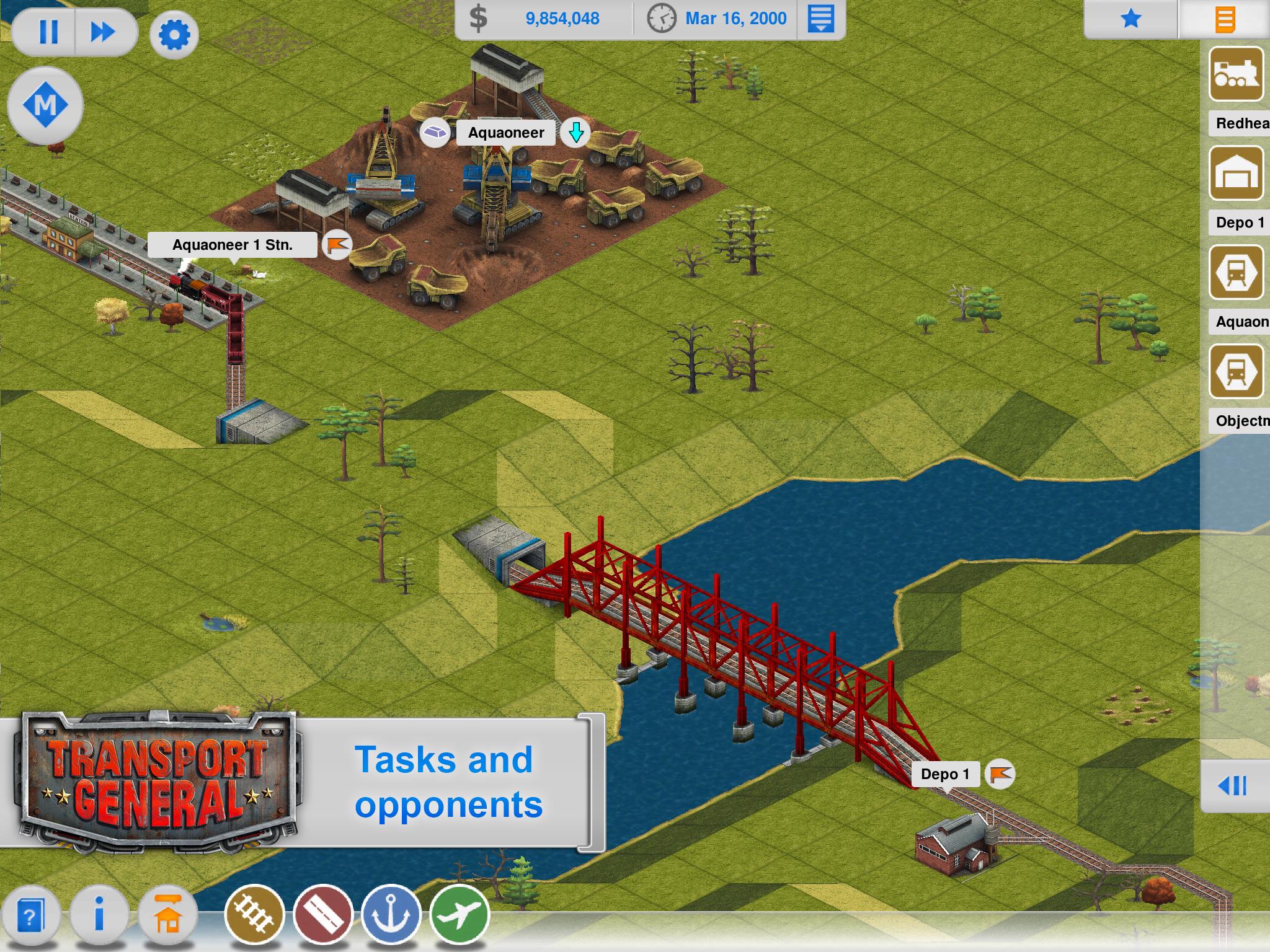Open the gear settings menu
Image resolution: width=1270 pixels, height=952 pixels.
pos(174,34)
